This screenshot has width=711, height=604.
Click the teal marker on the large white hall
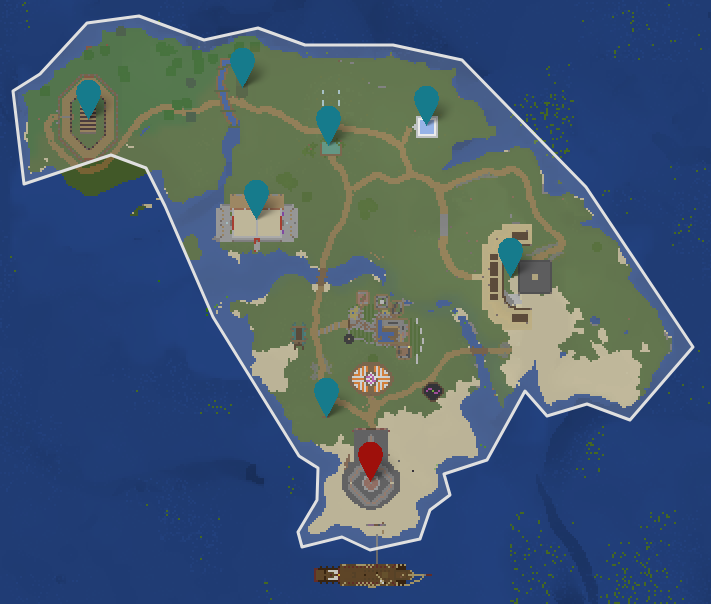click(257, 197)
